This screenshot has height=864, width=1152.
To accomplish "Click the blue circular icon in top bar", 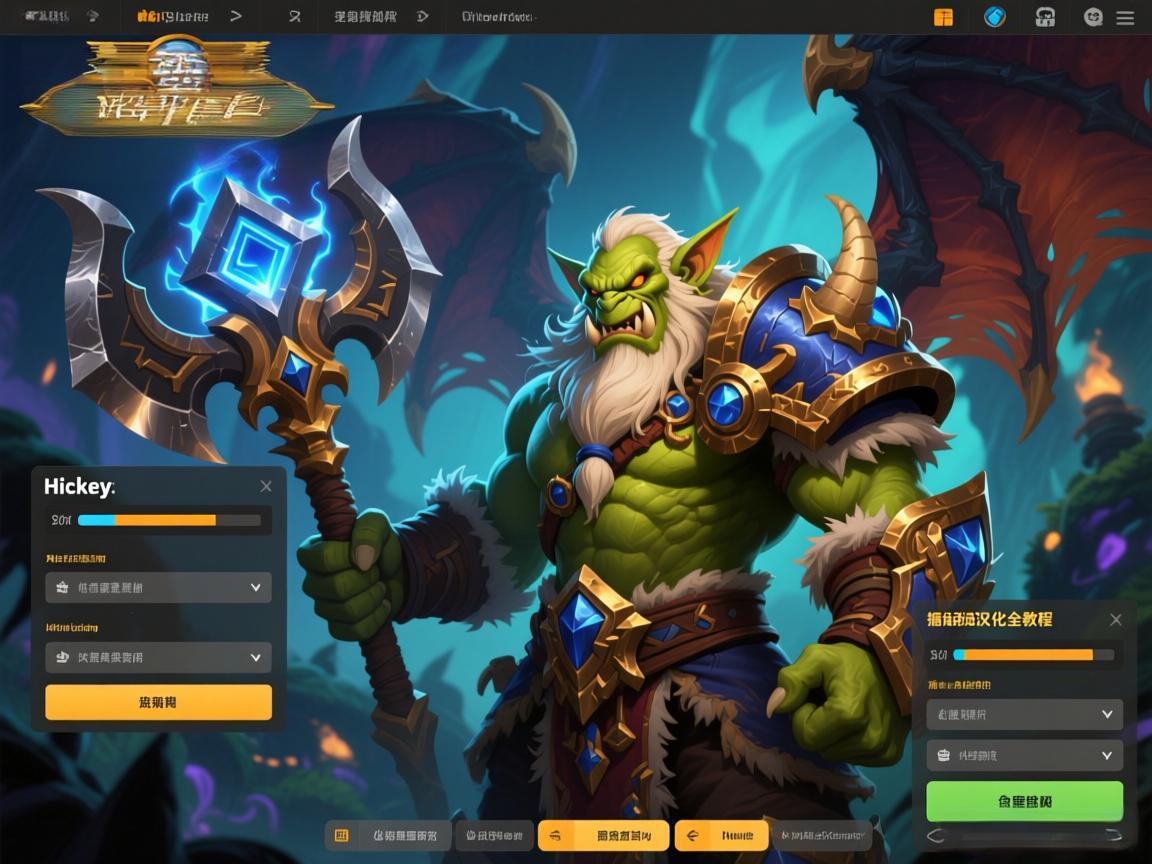I will click(994, 17).
